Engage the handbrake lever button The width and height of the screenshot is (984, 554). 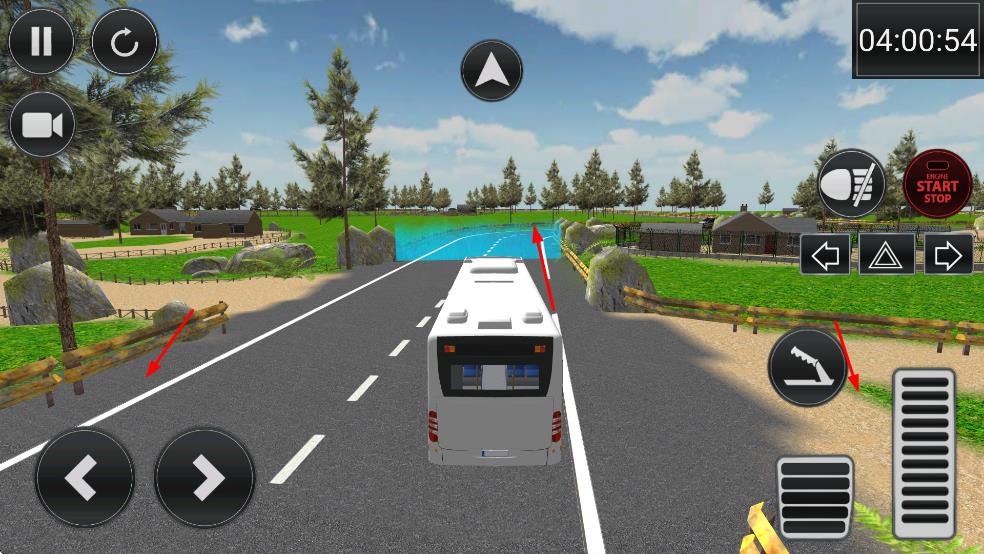[x=807, y=367]
